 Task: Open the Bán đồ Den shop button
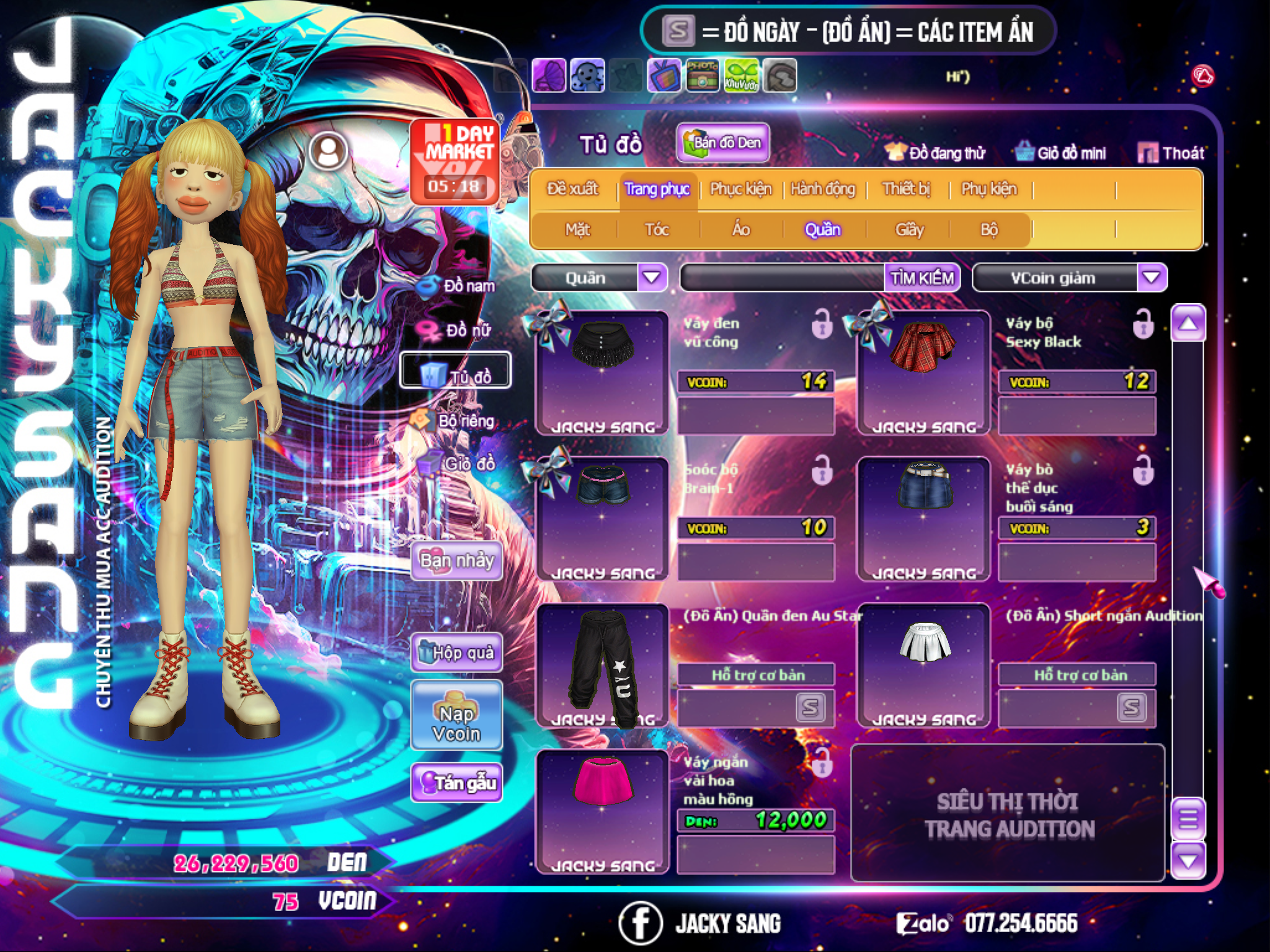point(723,143)
